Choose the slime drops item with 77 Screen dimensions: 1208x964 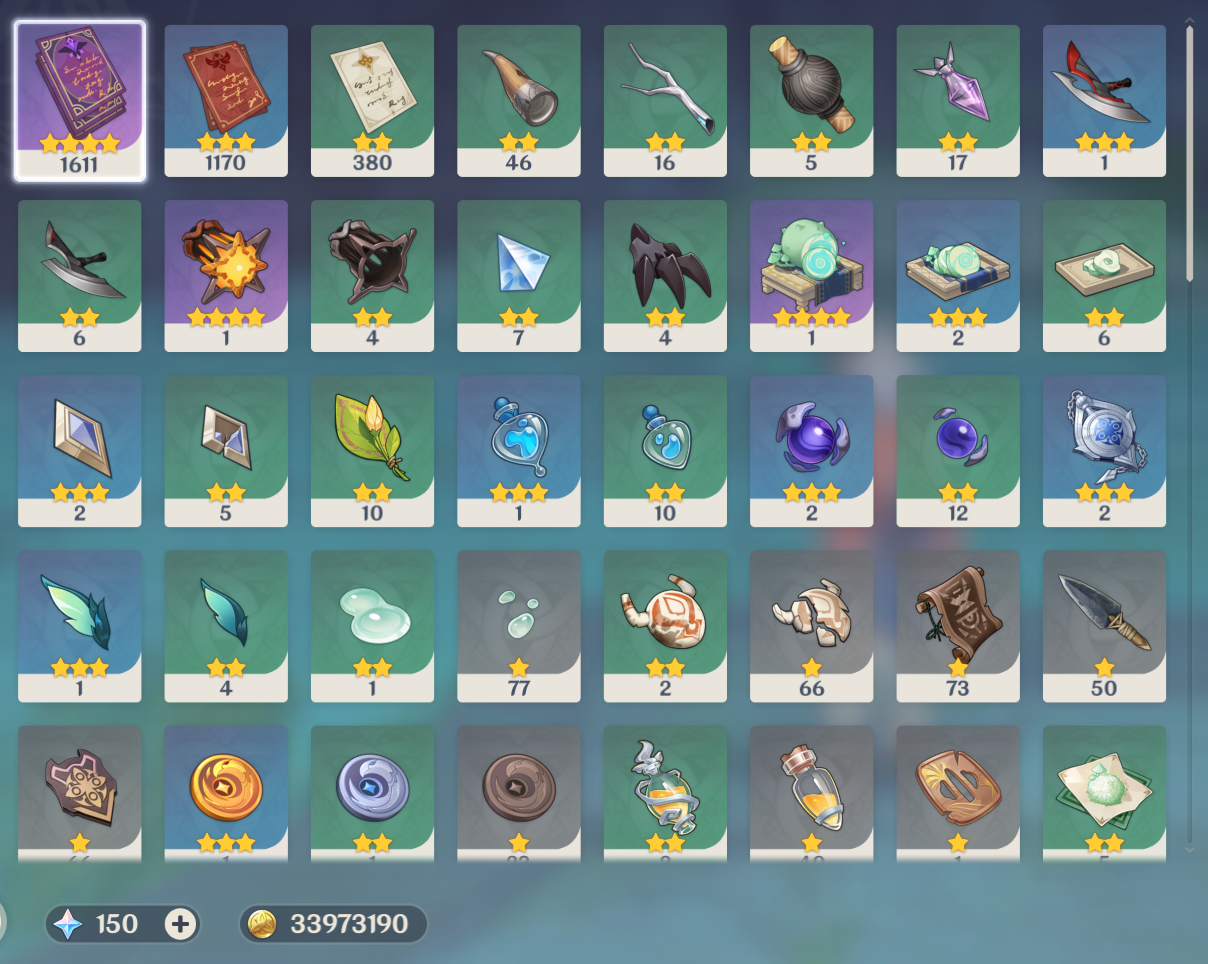(518, 625)
